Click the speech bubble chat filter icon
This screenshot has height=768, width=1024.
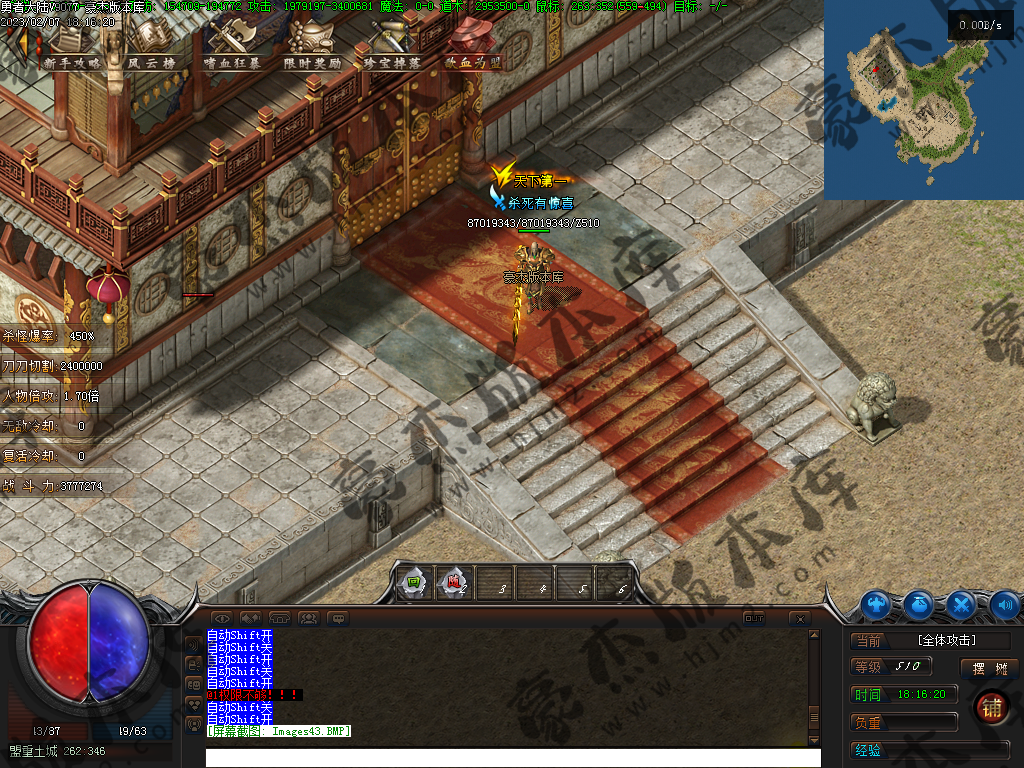(x=338, y=618)
